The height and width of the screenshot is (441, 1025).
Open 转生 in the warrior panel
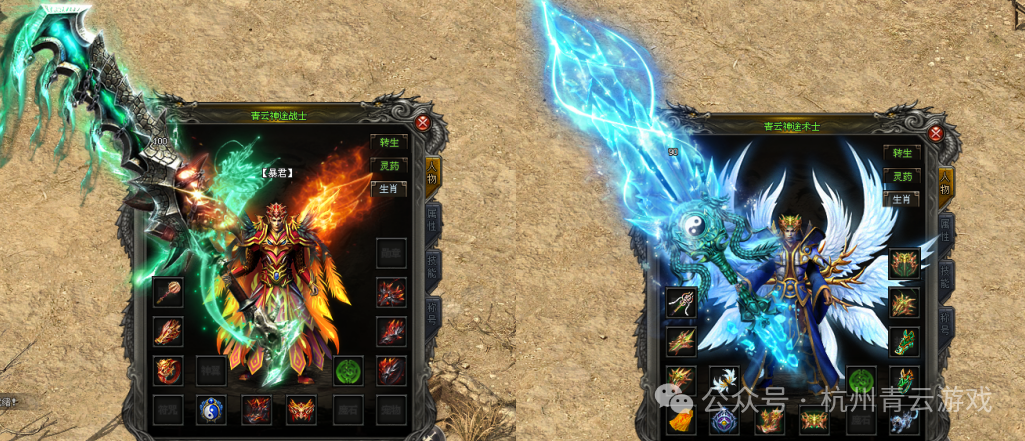tap(388, 142)
